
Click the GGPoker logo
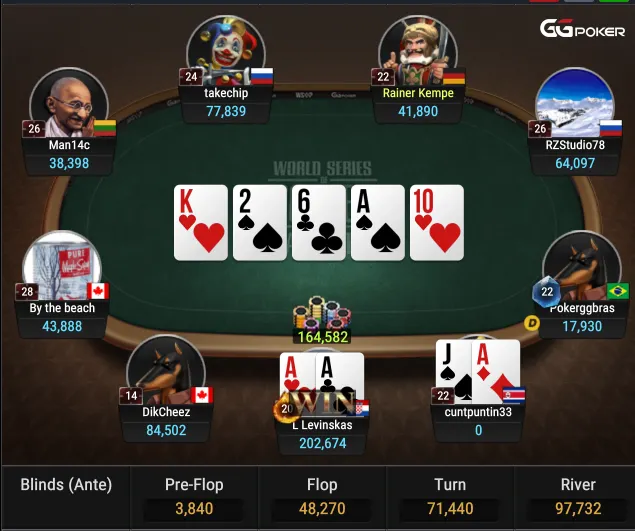coord(584,29)
